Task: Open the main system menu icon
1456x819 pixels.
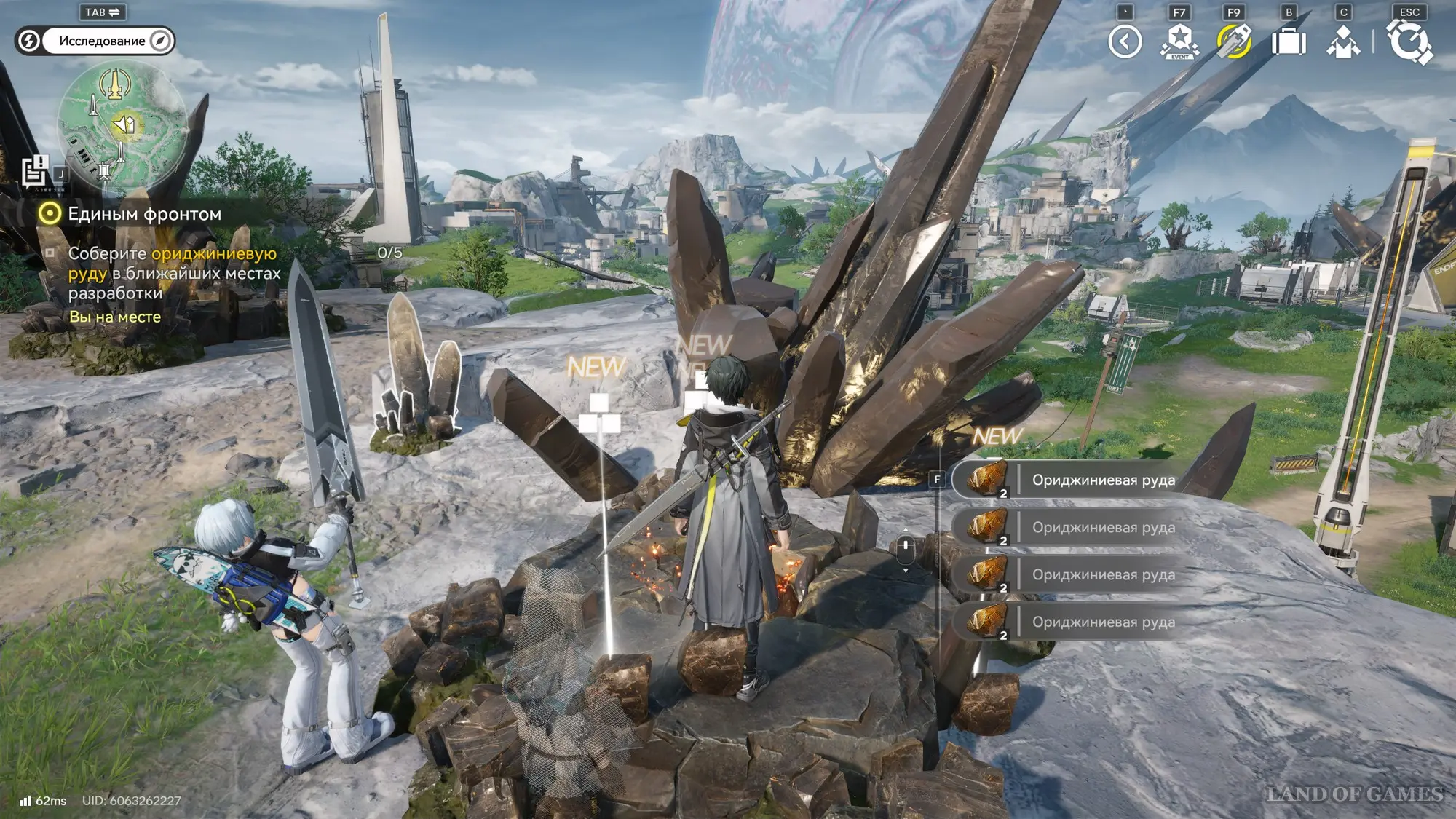Action: [x=1409, y=41]
